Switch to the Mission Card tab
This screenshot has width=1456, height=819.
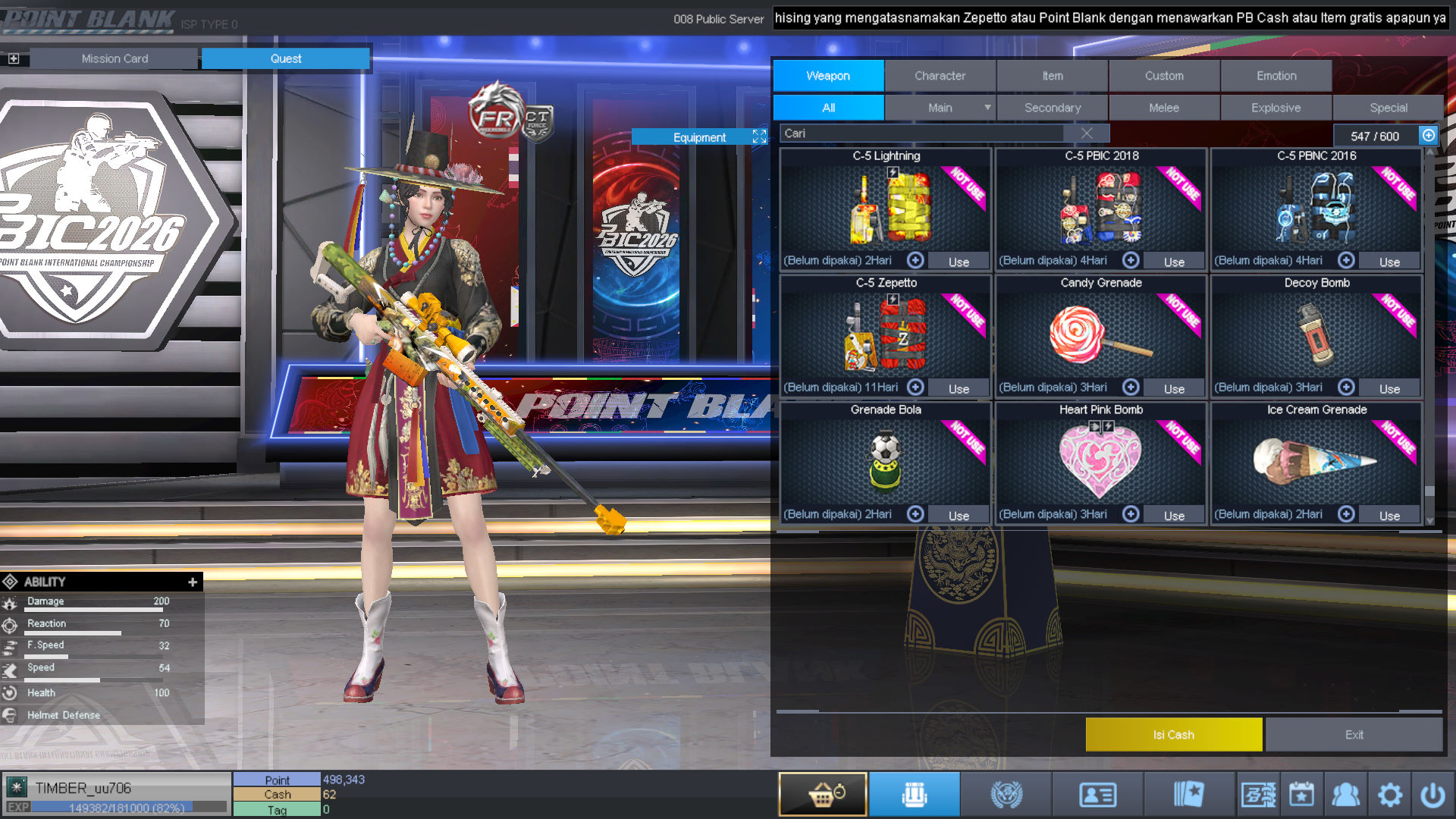(115, 58)
